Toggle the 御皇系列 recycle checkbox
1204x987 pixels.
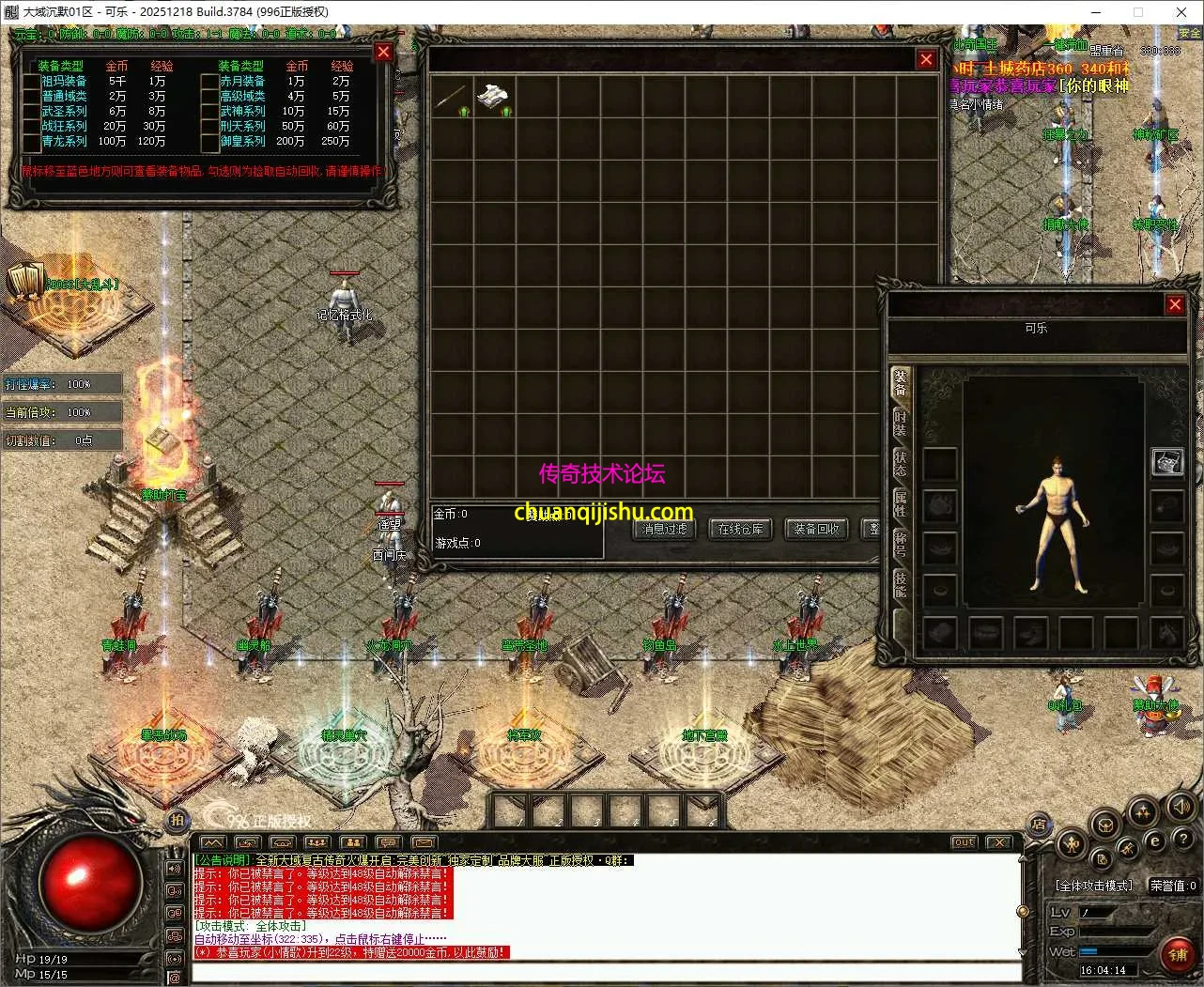click(210, 142)
